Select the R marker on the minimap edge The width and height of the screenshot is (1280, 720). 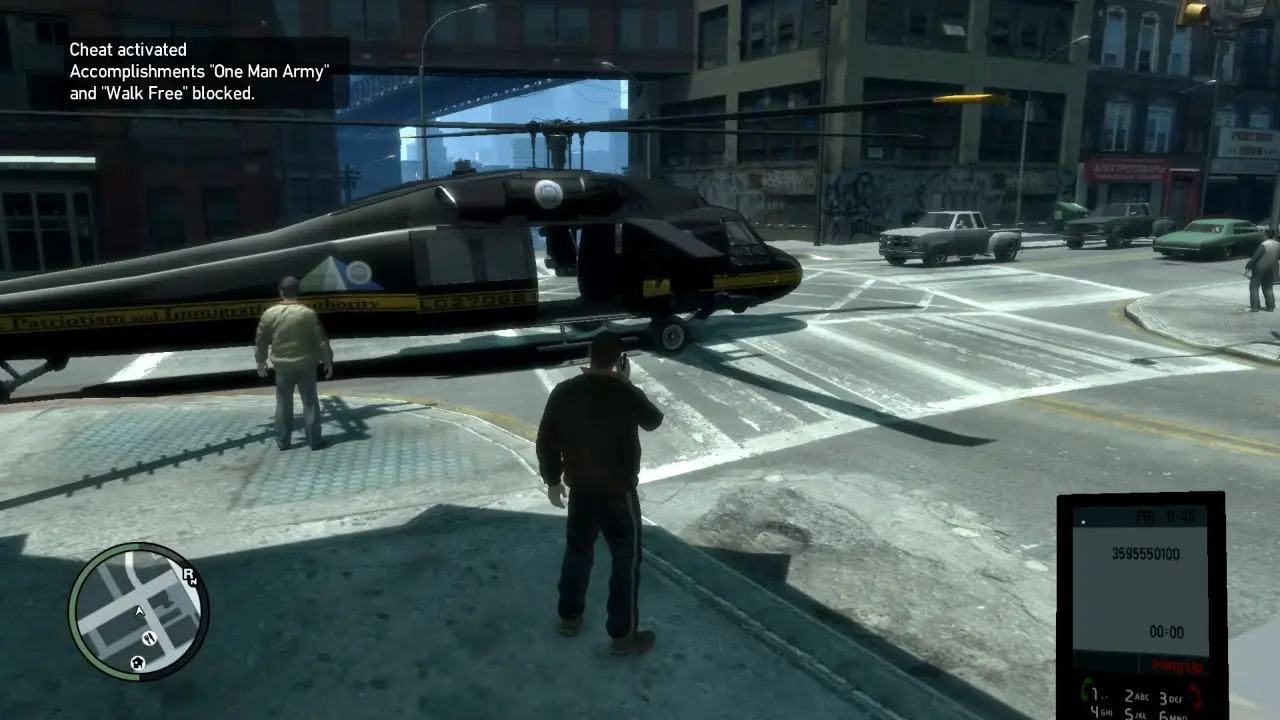click(x=189, y=574)
